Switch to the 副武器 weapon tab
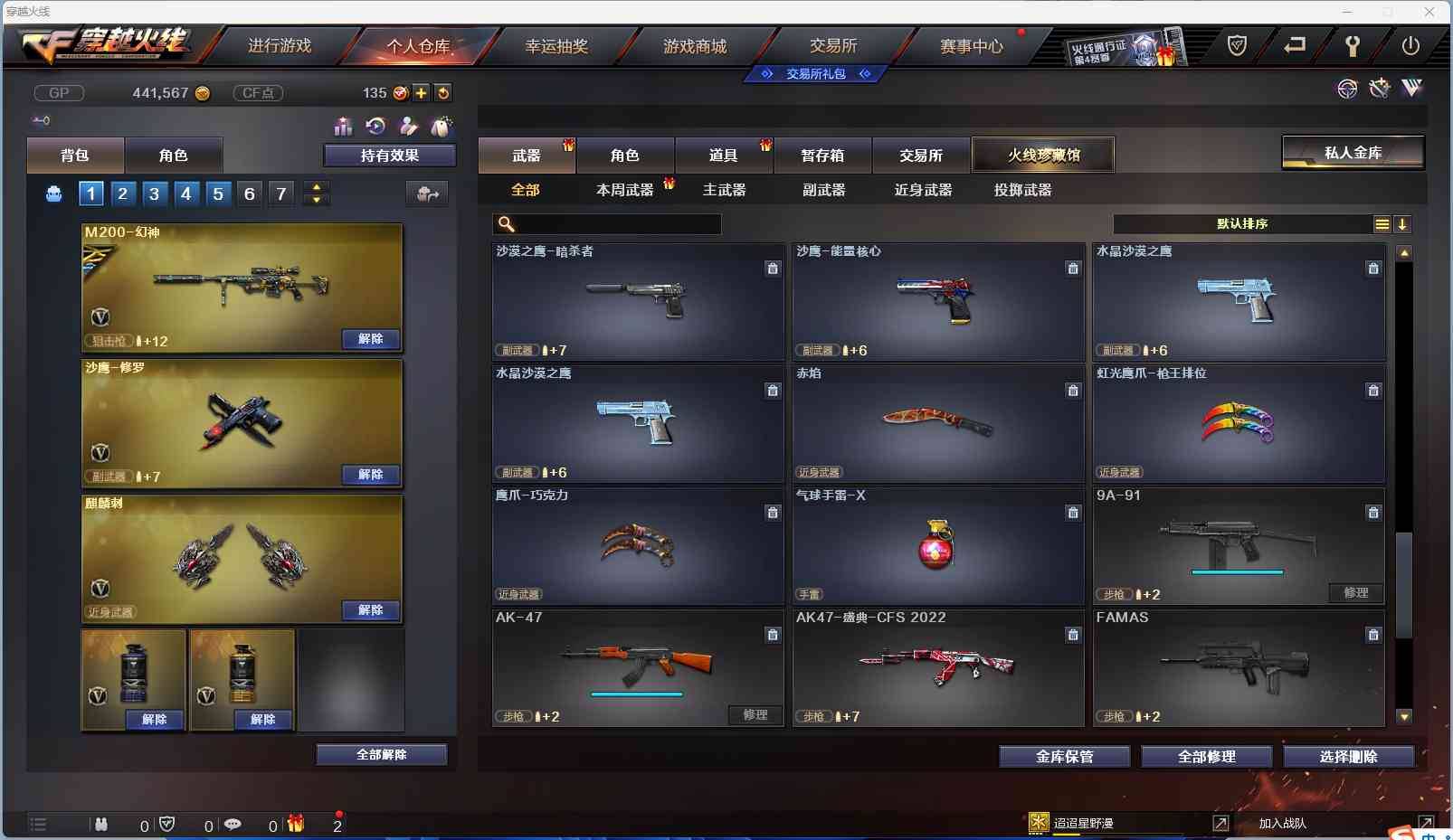 point(826,190)
